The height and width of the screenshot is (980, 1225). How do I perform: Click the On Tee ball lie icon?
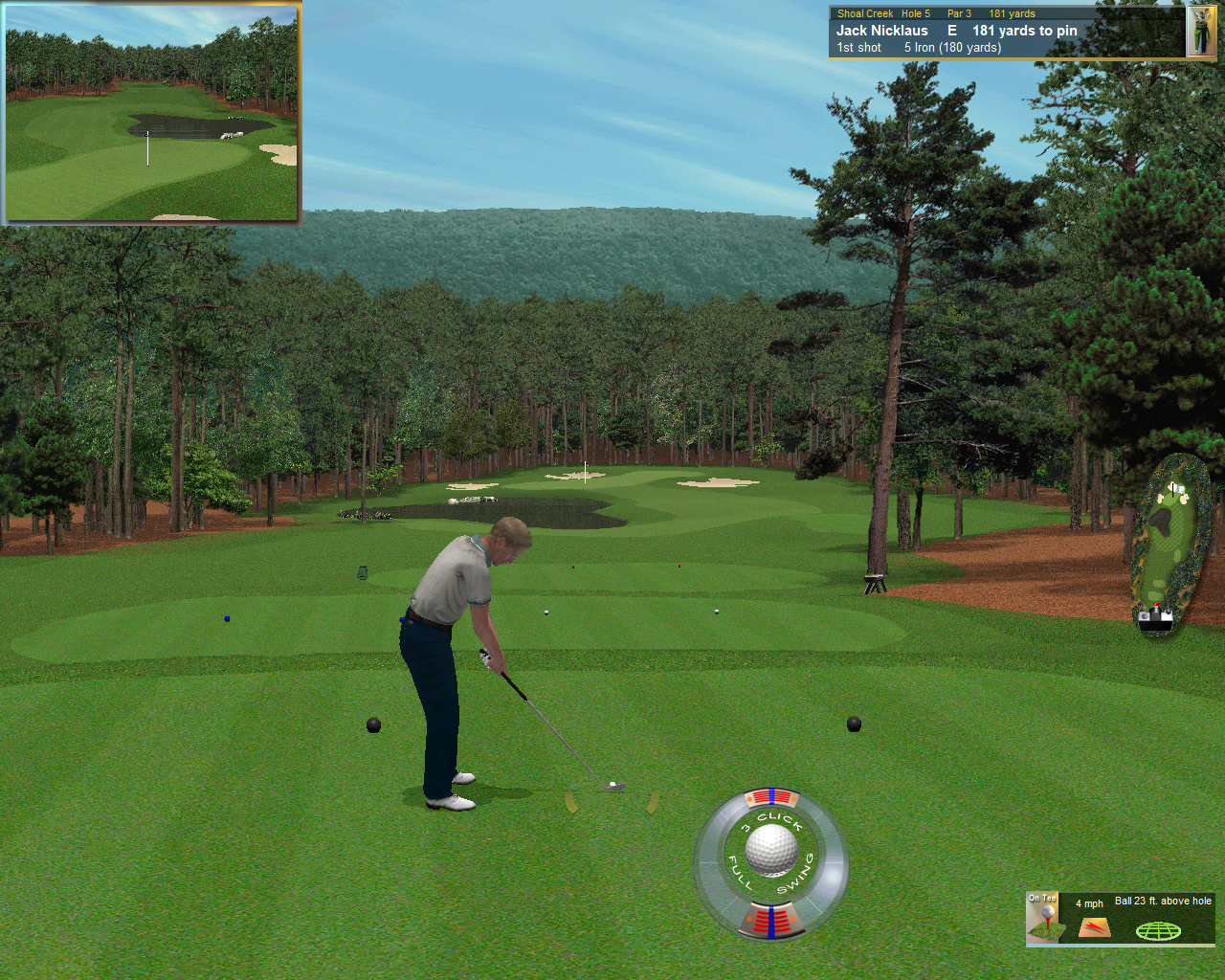point(1043,919)
